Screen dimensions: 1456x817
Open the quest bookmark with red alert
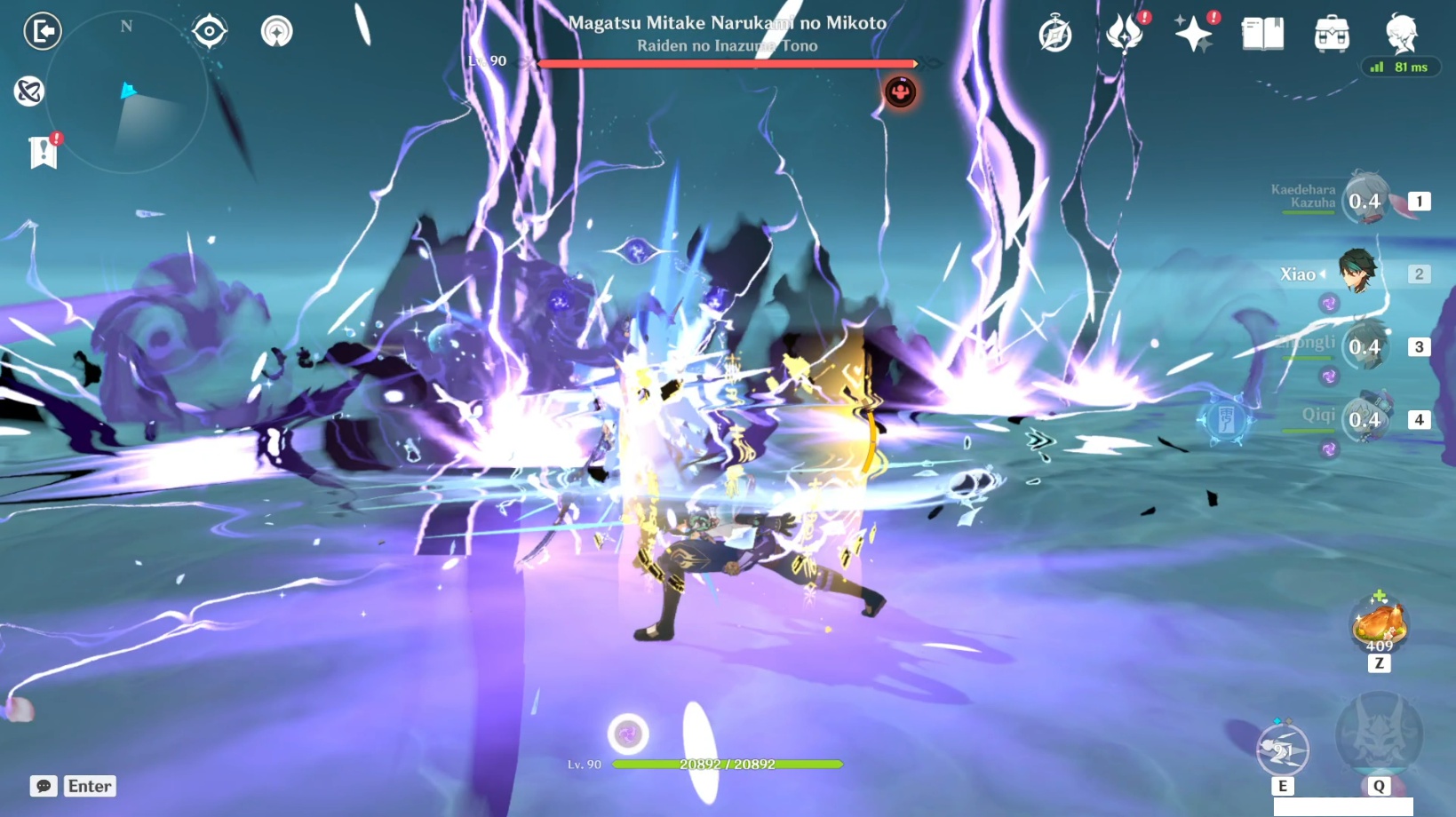tap(43, 152)
